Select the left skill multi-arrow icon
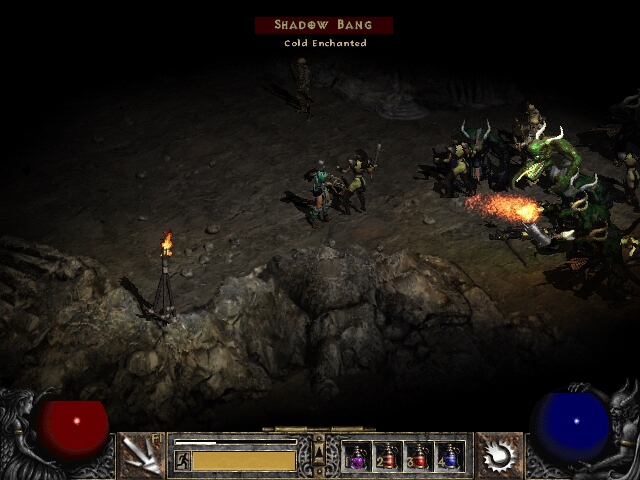Screen dimensions: 640x480 point(141,455)
